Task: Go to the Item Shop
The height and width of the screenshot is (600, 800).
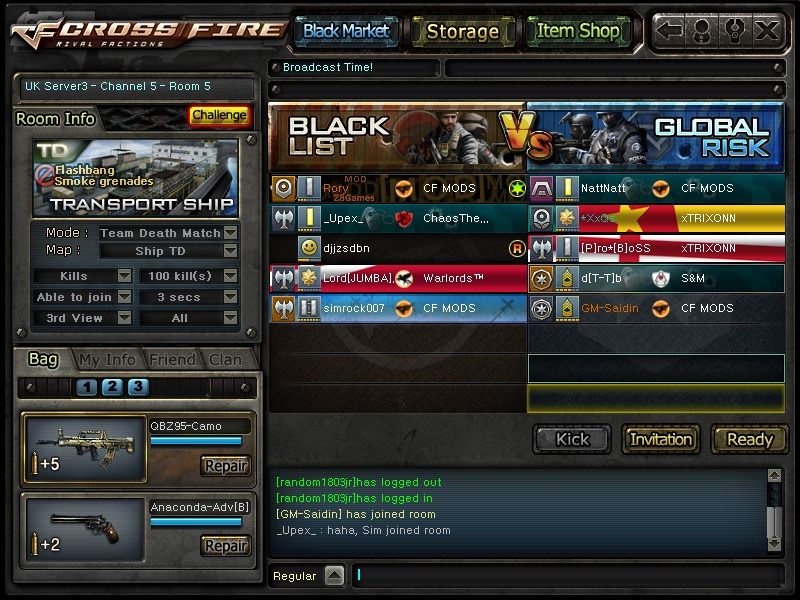Action: point(578,31)
